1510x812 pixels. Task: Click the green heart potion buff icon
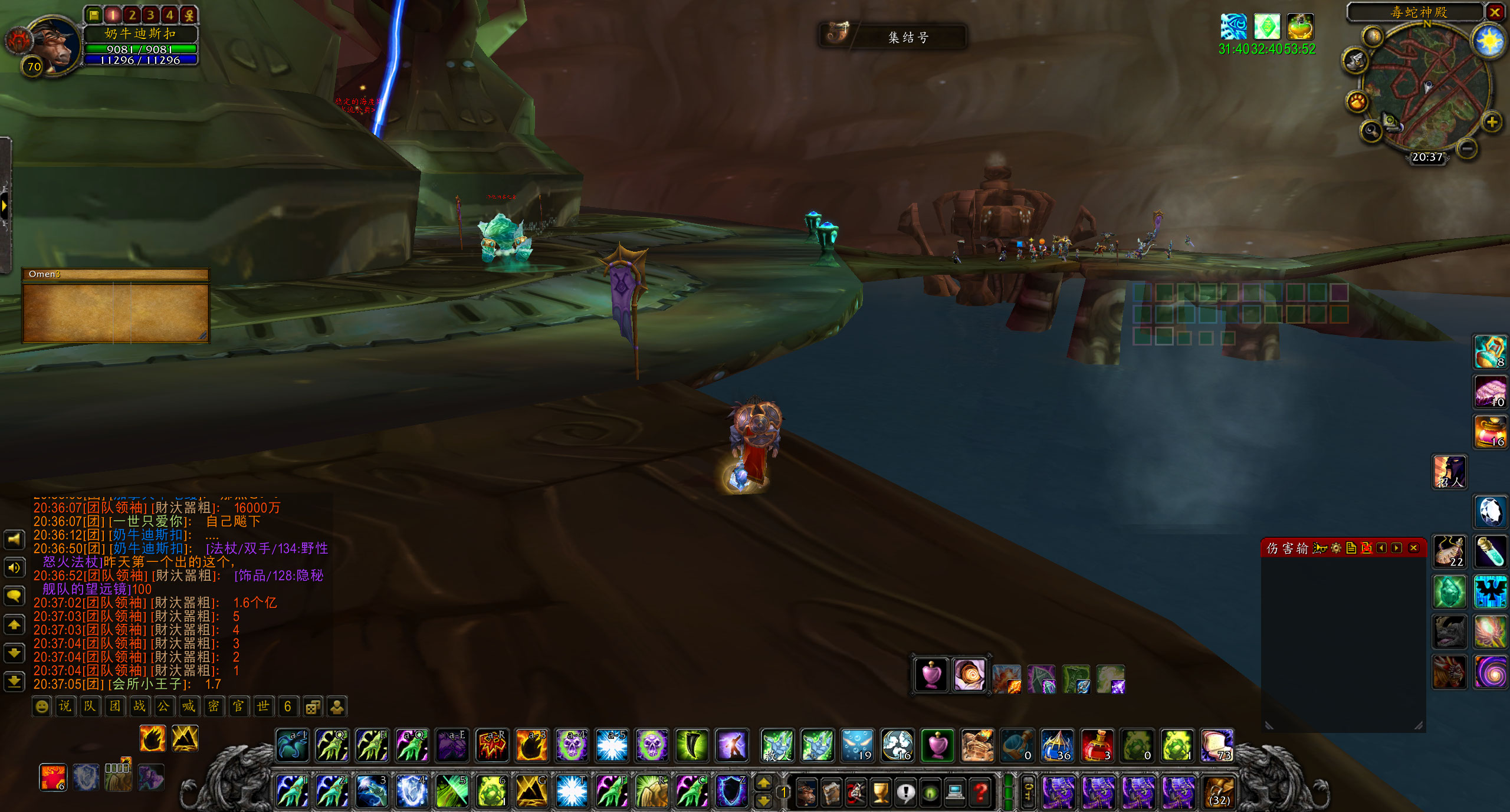pos(1300,27)
